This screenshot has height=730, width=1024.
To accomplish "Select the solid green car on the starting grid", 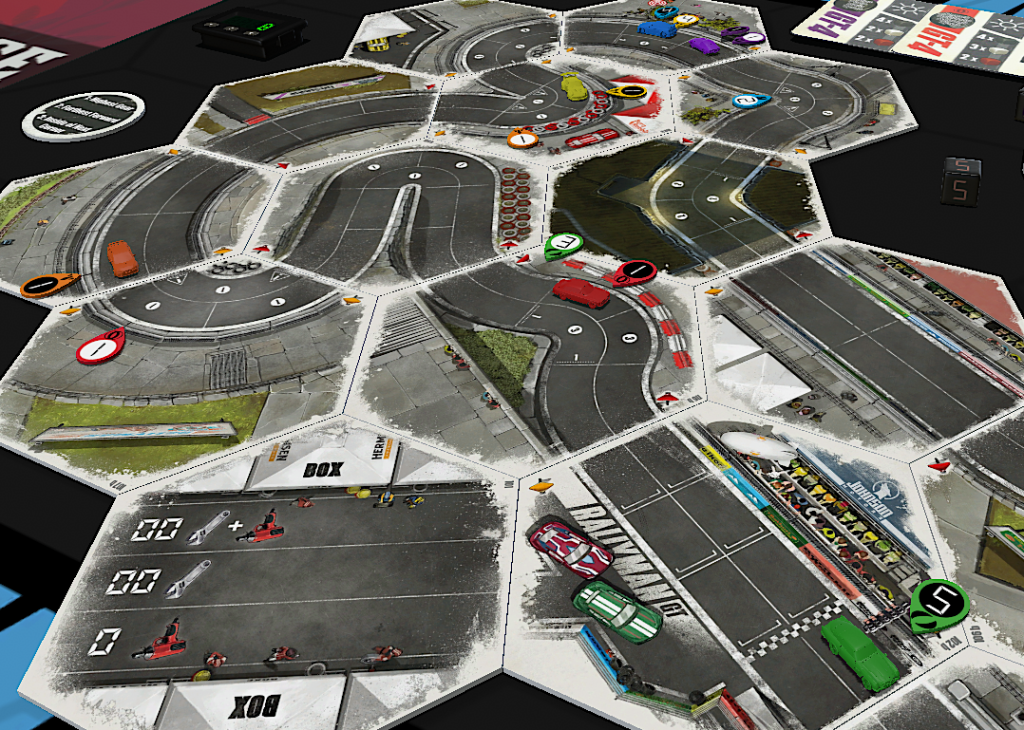I will click(859, 654).
